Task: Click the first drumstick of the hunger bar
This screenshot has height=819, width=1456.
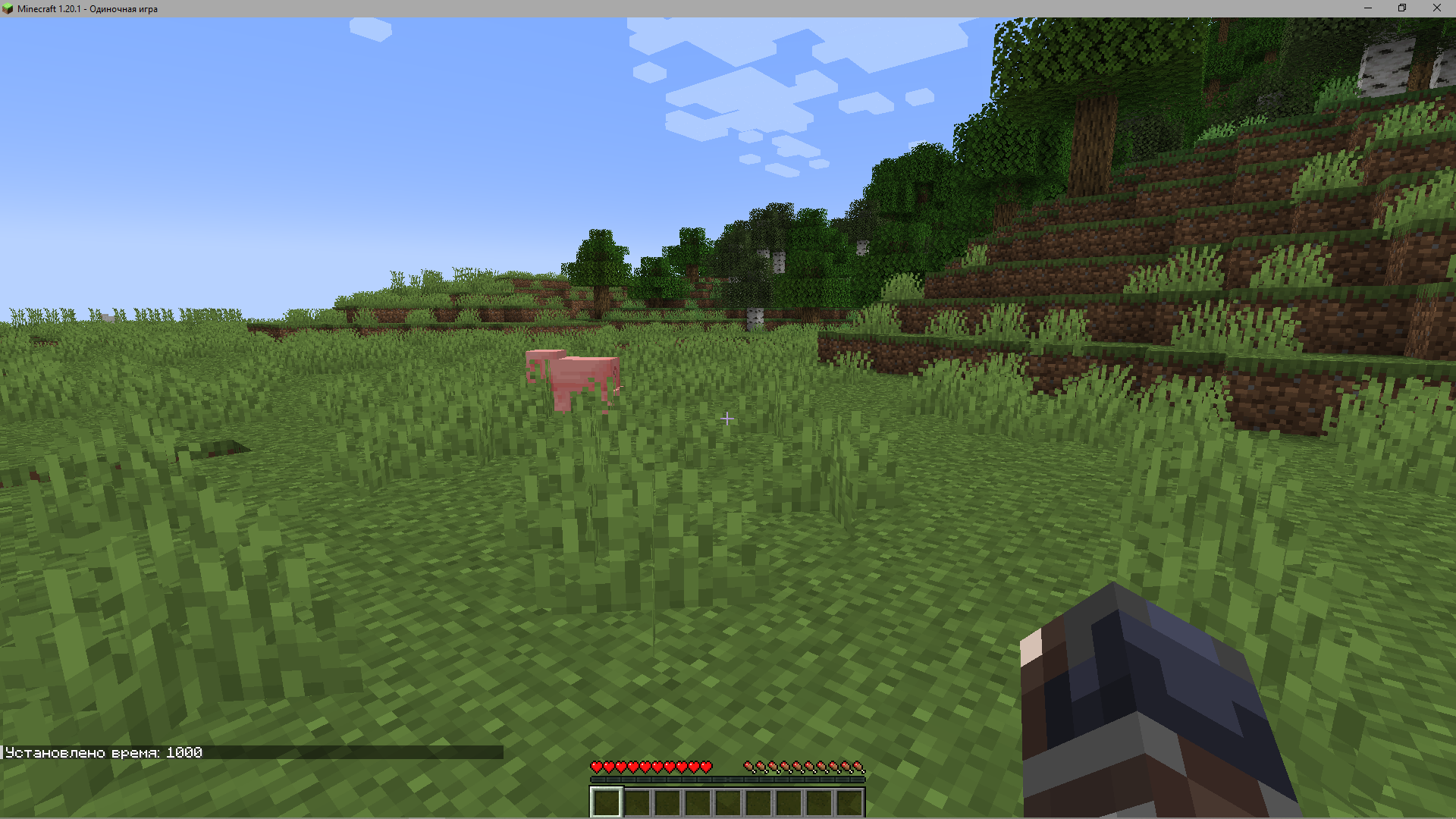Action: tap(749, 766)
